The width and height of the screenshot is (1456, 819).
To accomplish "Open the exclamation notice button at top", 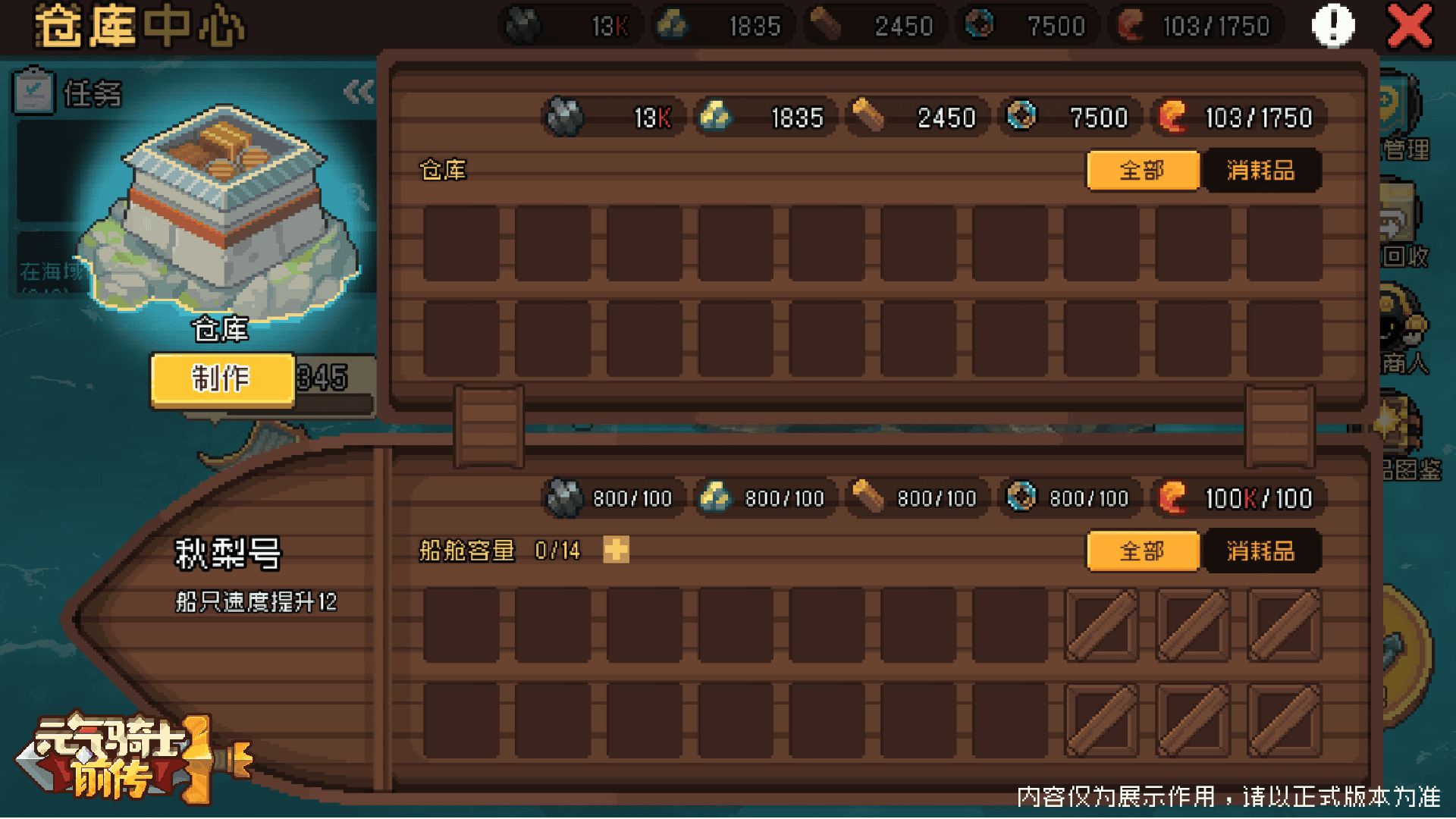I will click(x=1332, y=25).
